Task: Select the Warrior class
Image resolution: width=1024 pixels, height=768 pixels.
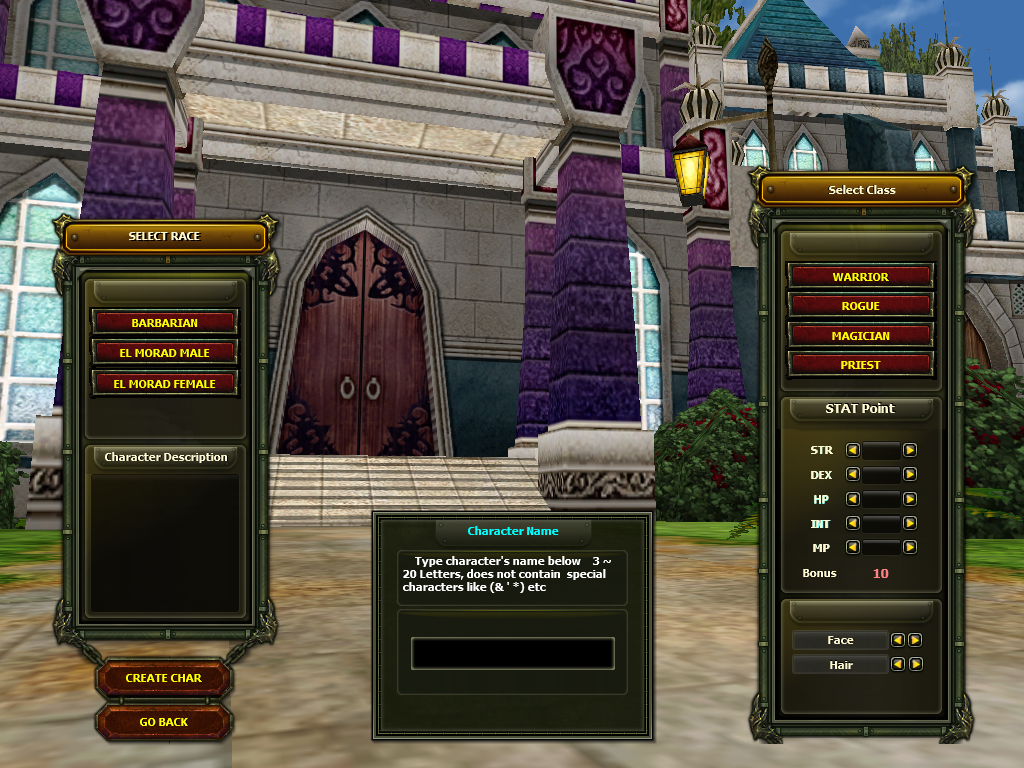Action: [x=860, y=277]
